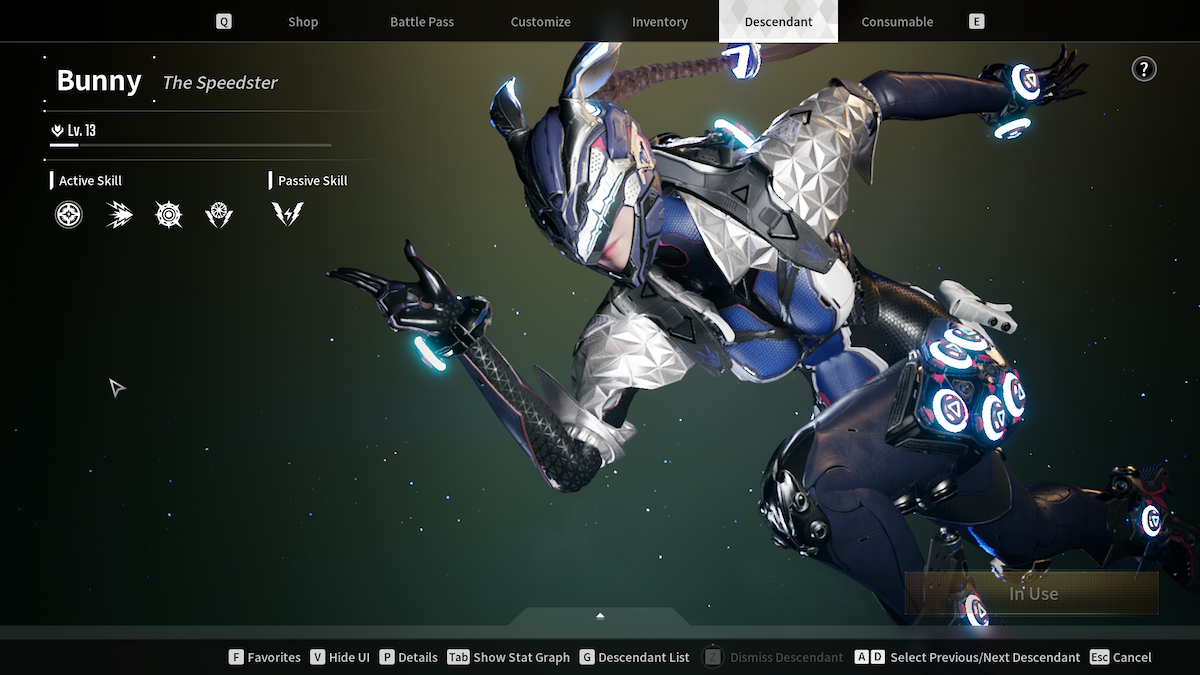Add Bunny to Favorites
The height and width of the screenshot is (675, 1200).
265,657
